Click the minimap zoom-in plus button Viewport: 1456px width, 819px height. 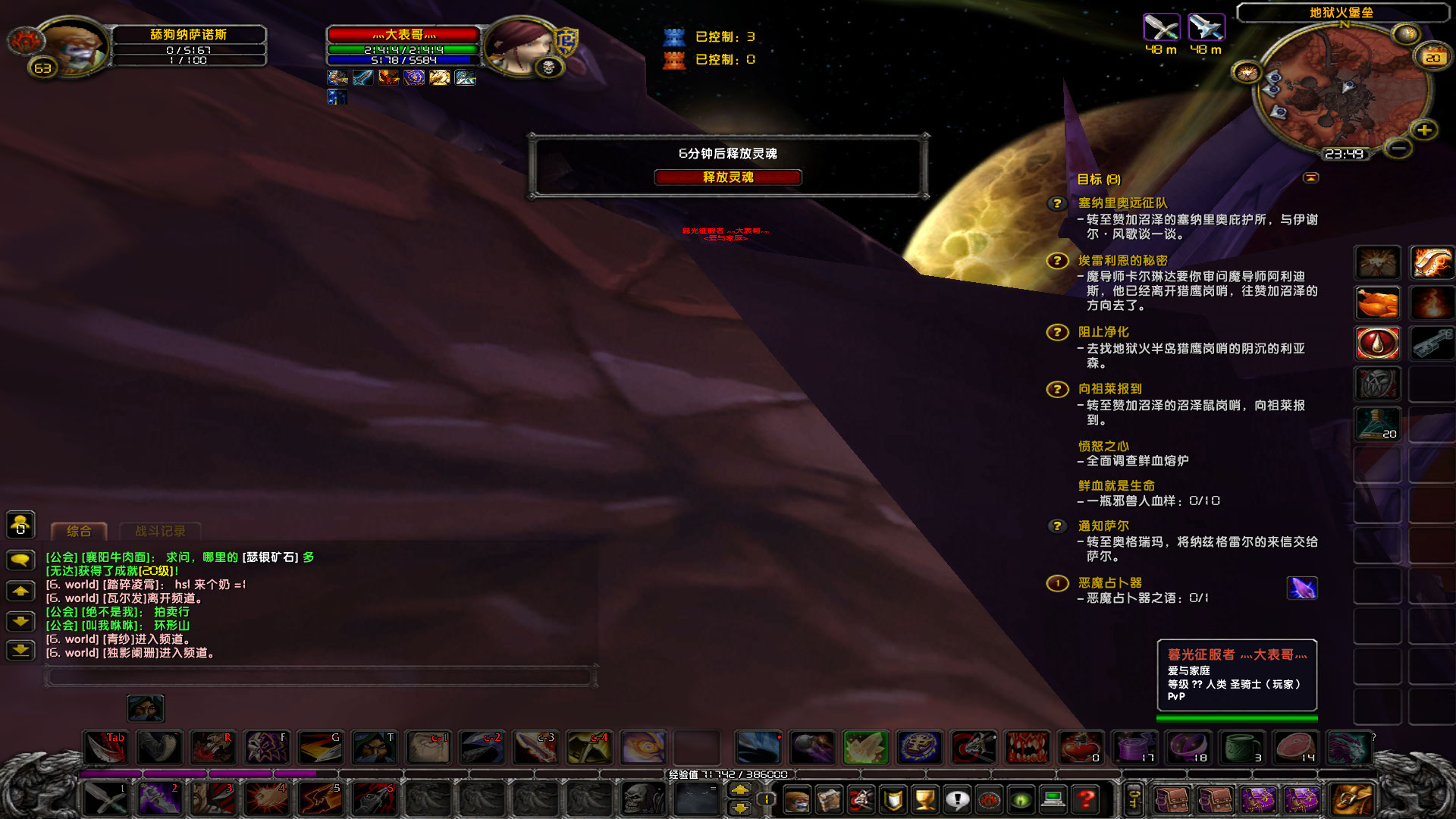pyautogui.click(x=1423, y=130)
